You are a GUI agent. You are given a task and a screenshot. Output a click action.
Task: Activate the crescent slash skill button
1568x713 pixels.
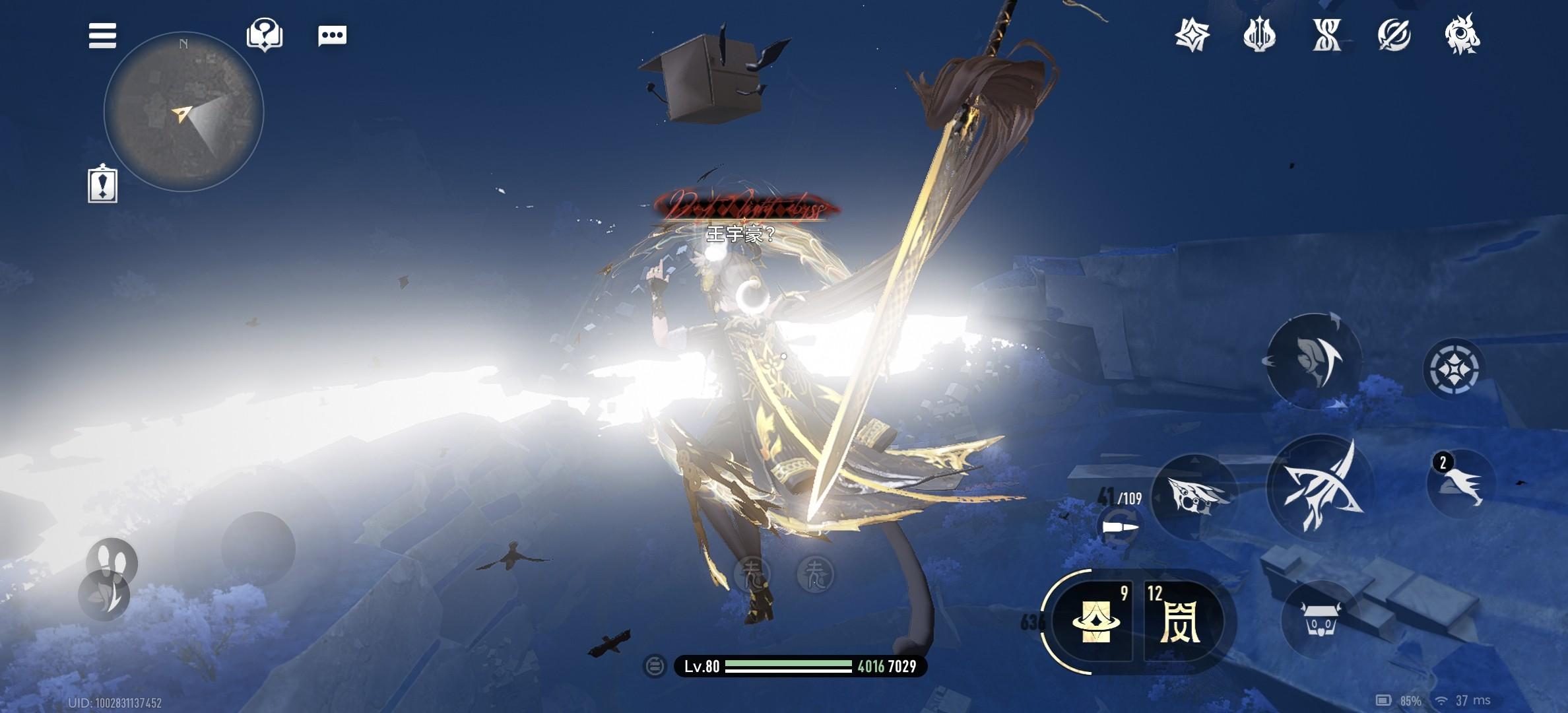point(1314,360)
